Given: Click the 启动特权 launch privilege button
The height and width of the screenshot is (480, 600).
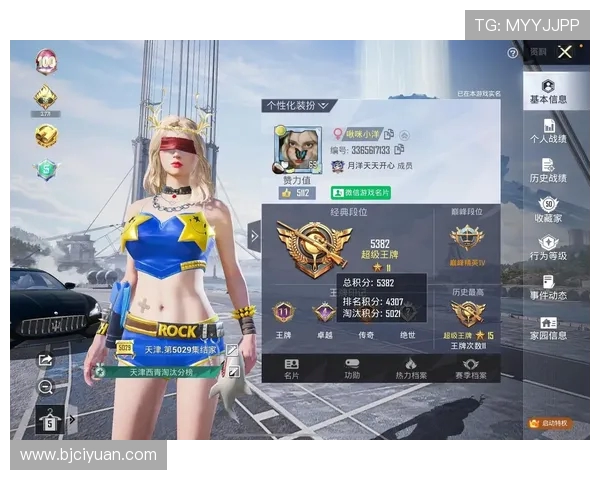Looking at the screenshot, I should (x=548, y=423).
